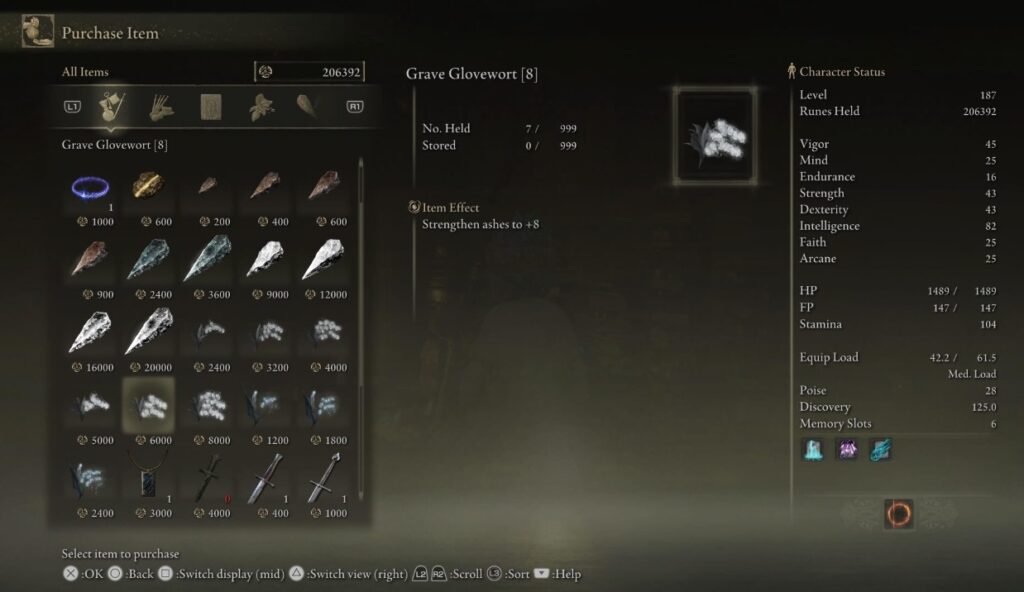Select the necklace talisman costing 3000
This screenshot has width=1024, height=592.
point(148,478)
